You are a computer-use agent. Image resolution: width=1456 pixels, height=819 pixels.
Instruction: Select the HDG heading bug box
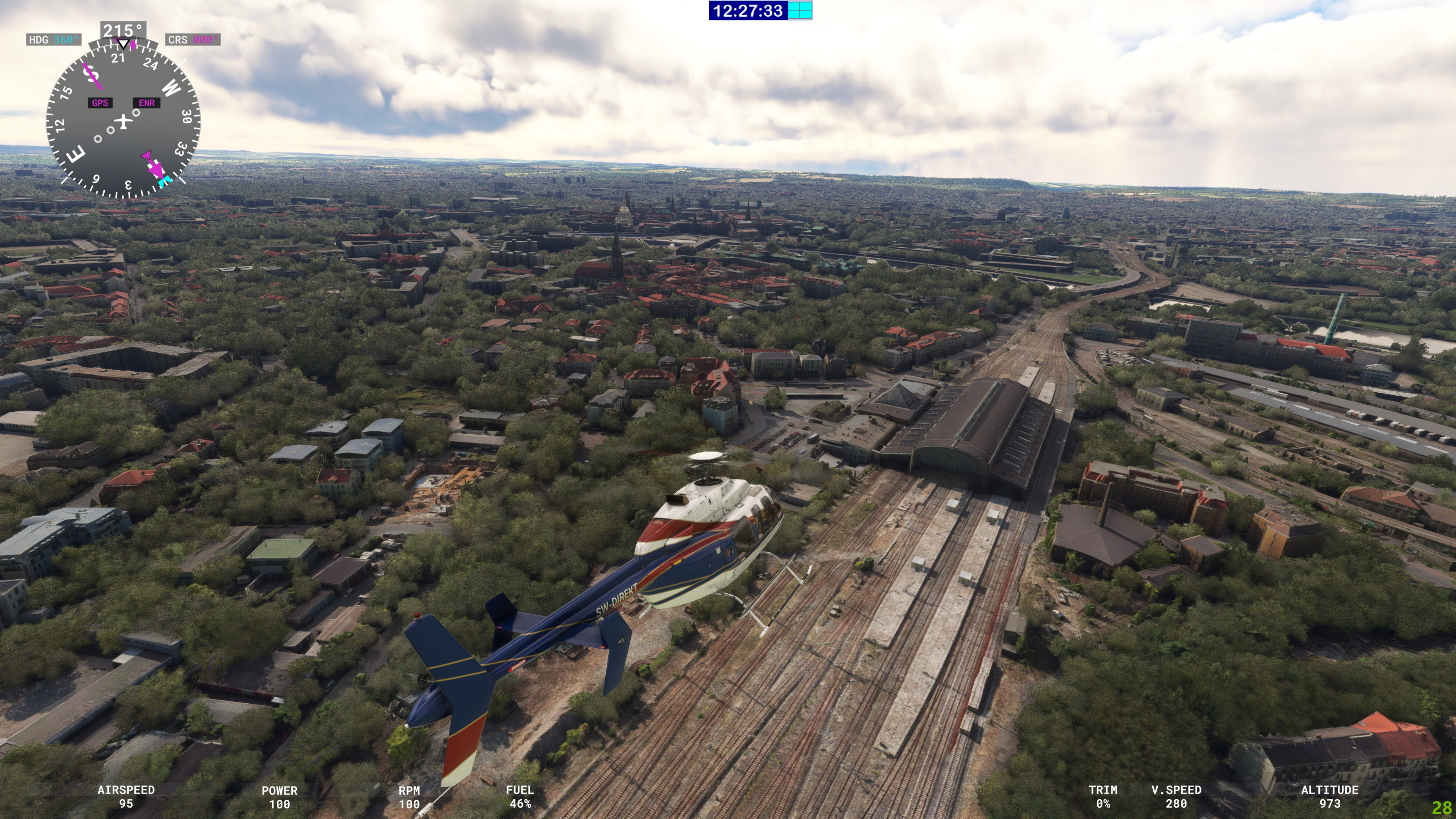[54, 39]
